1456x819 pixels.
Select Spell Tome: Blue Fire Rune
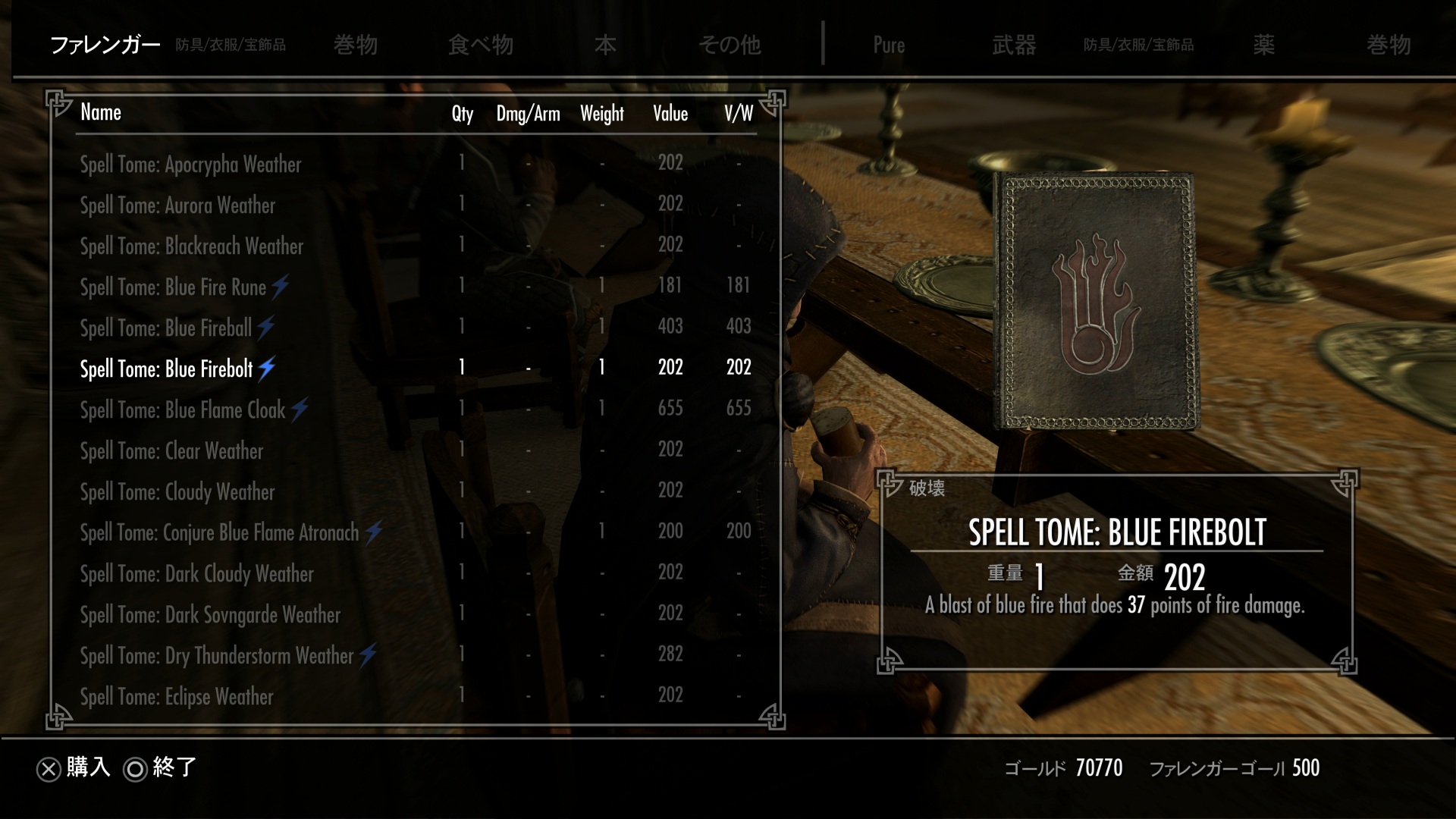click(x=174, y=287)
